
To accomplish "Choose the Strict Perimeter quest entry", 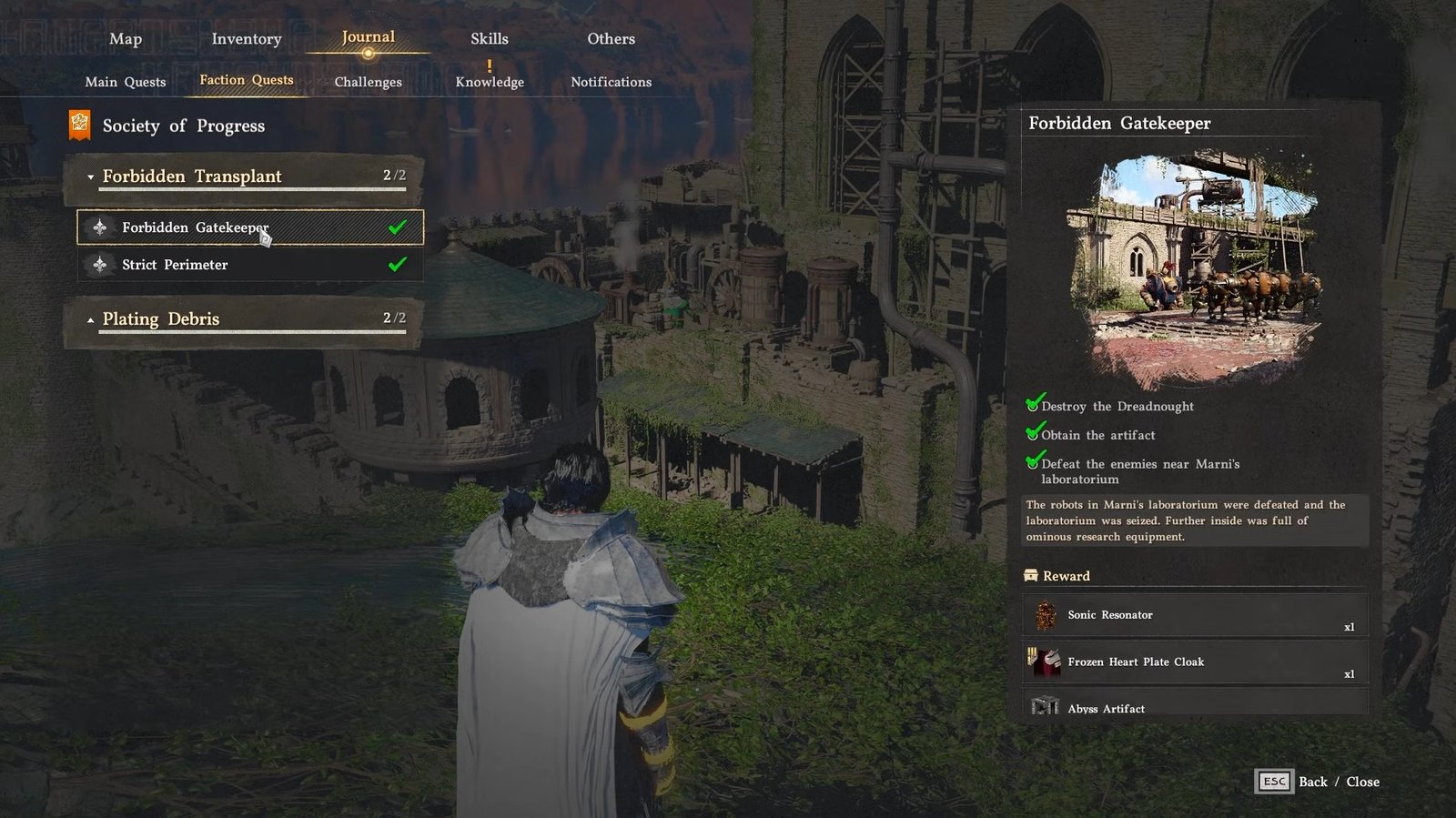I will 249,265.
